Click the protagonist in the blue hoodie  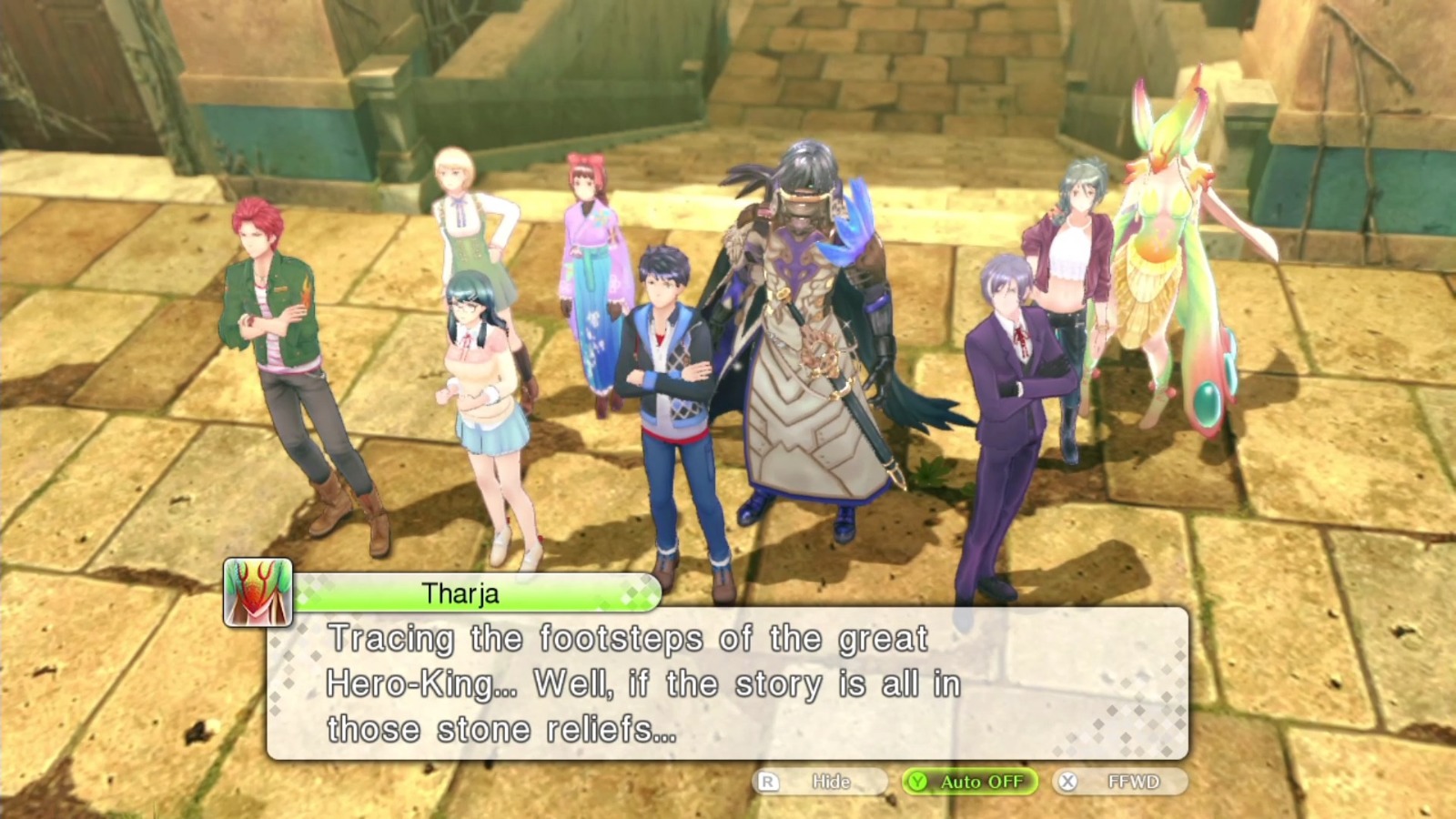(669, 364)
